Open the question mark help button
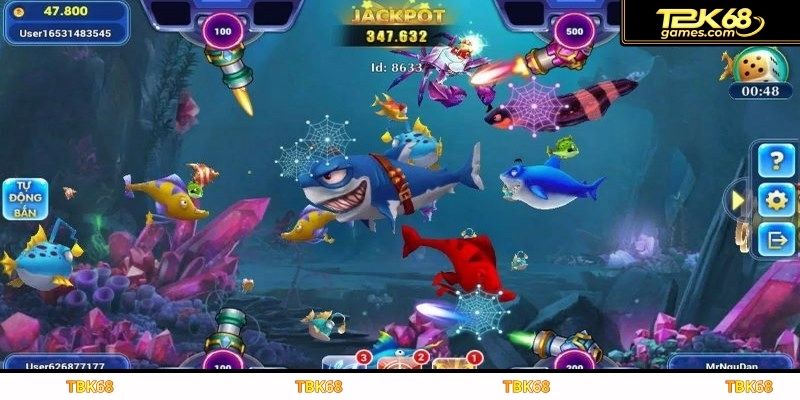The height and width of the screenshot is (400, 800). [775, 160]
